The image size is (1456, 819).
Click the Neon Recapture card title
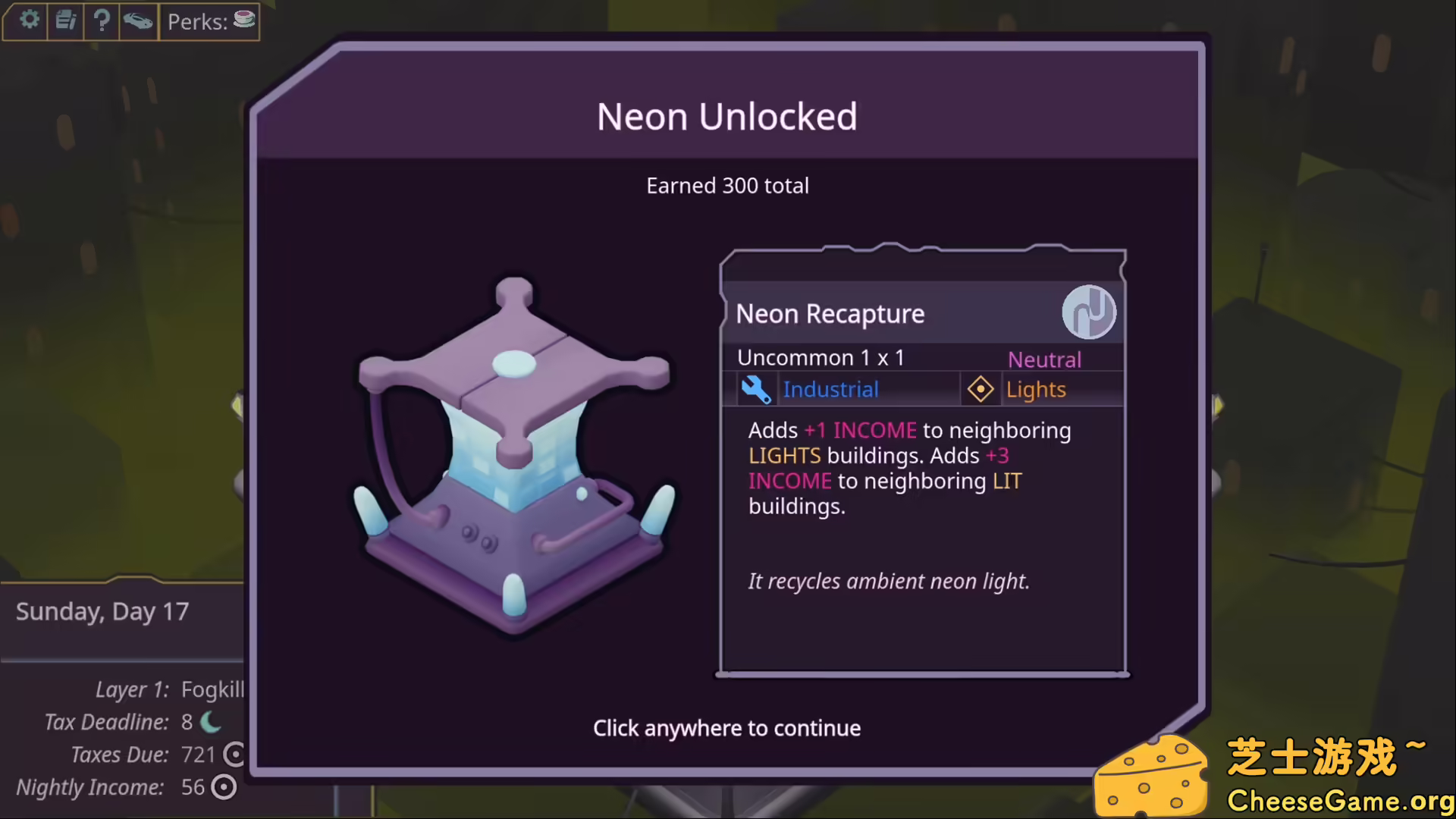pos(830,313)
